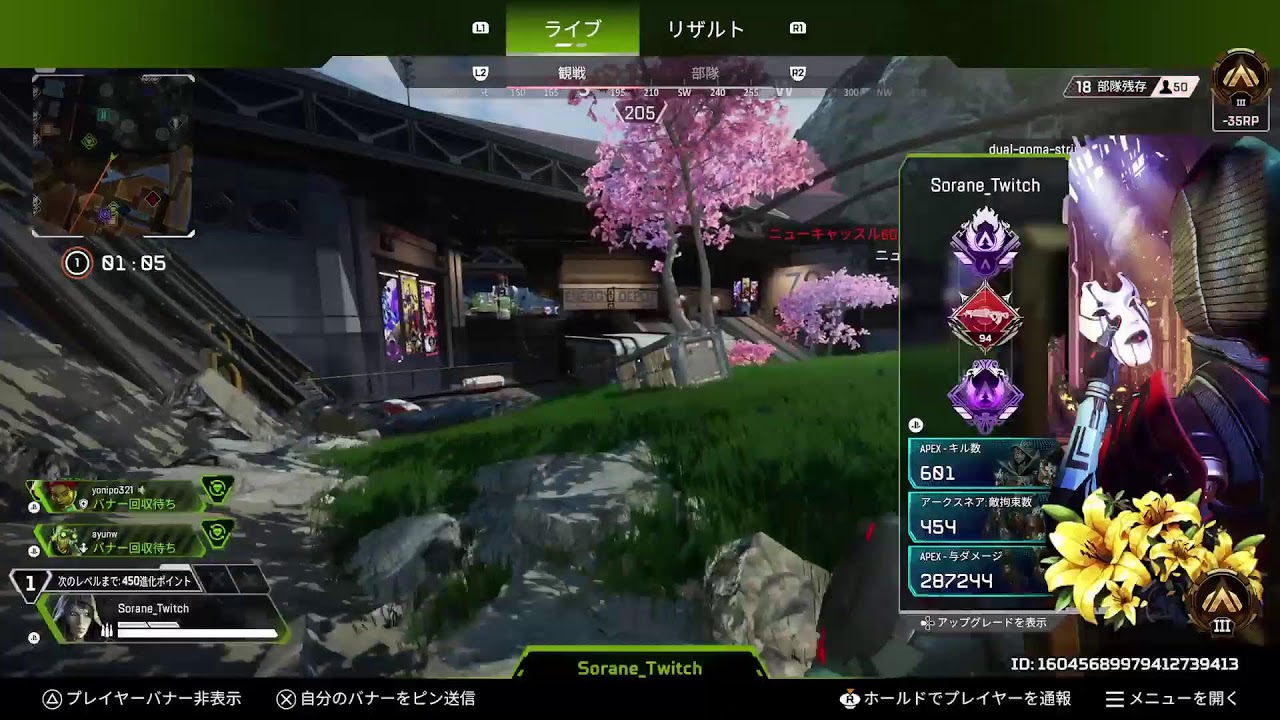
Task: Show upgrades via アップグレードを表示
Action: point(985,622)
